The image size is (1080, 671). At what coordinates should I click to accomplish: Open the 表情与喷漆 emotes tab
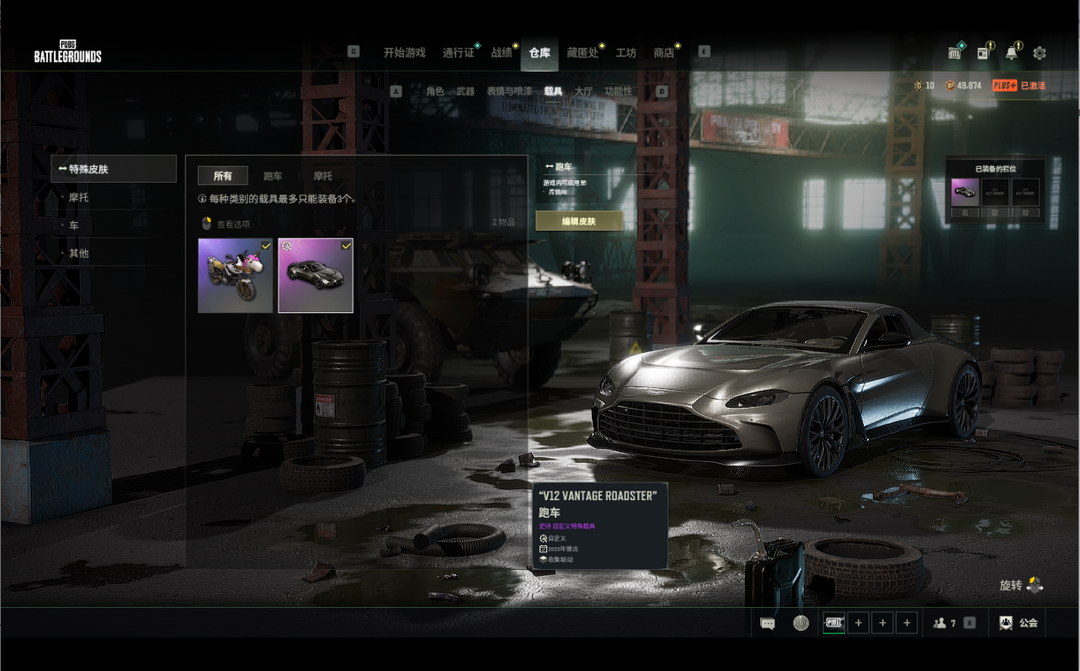[509, 91]
